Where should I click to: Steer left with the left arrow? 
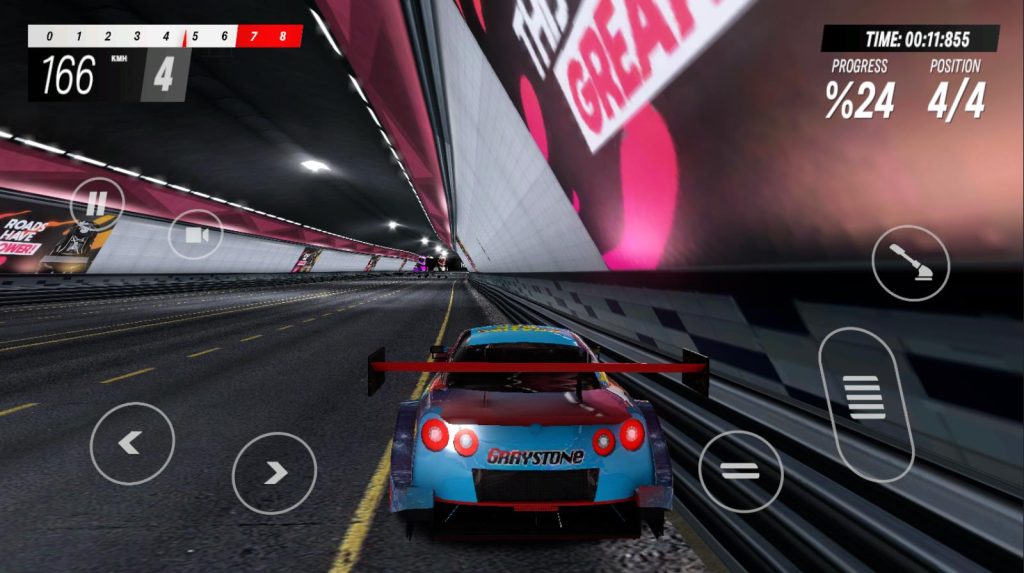[132, 443]
